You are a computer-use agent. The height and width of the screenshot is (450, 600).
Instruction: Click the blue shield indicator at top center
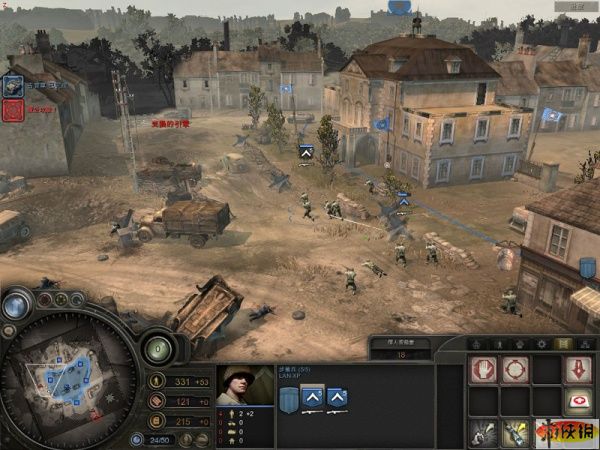click(401, 7)
